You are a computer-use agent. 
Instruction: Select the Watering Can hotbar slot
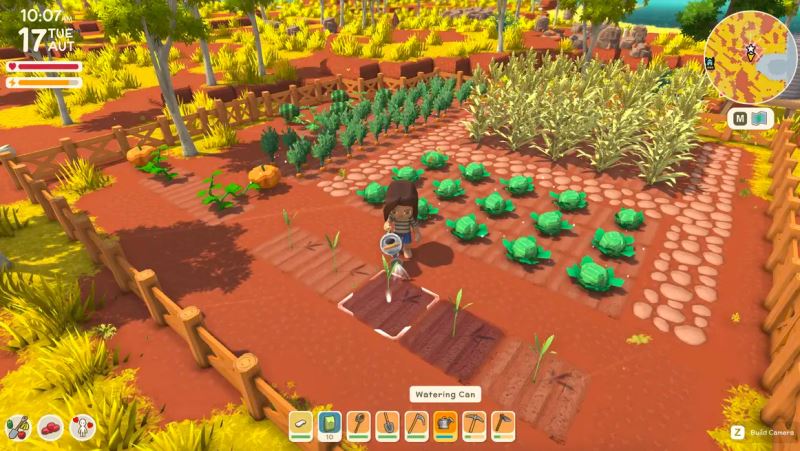(445, 426)
